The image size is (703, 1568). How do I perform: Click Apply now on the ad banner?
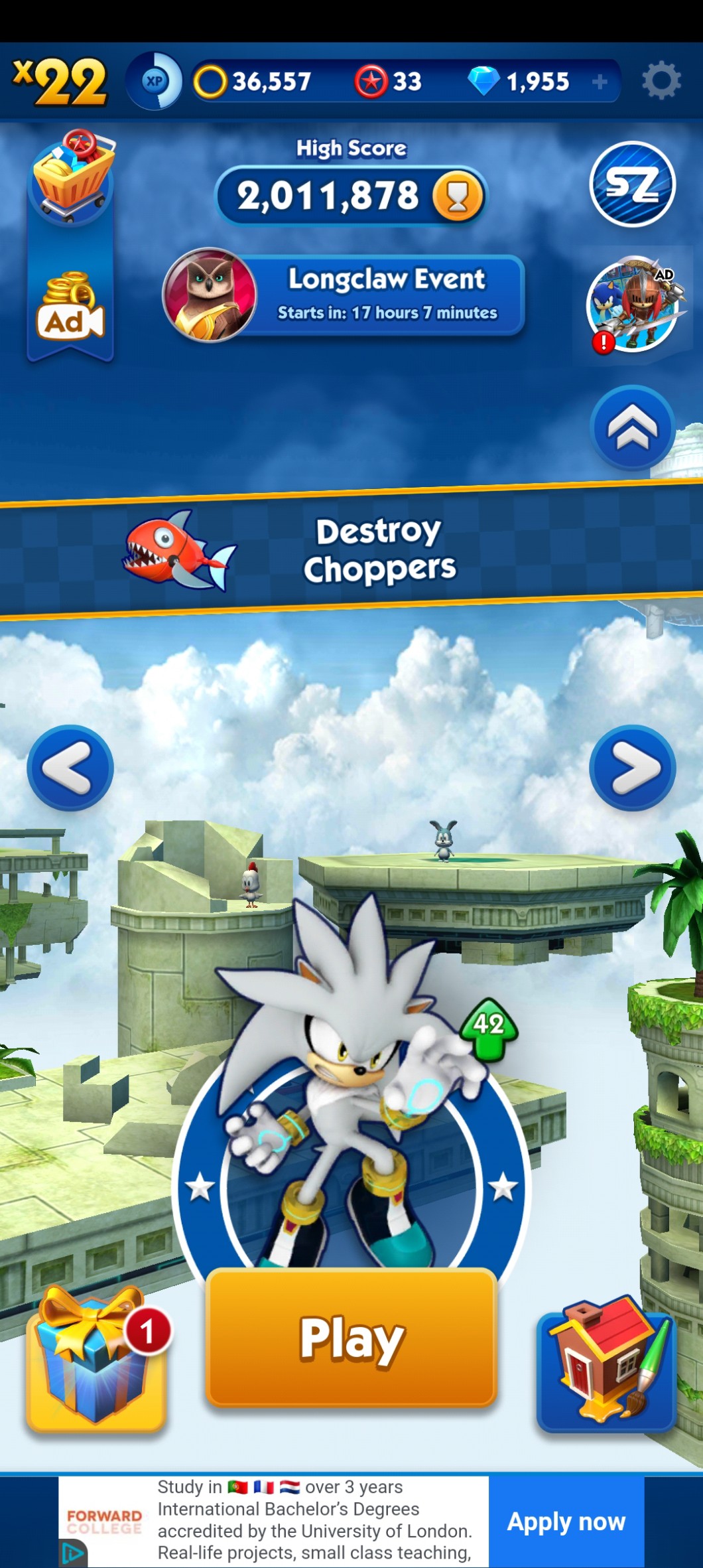[566, 1522]
